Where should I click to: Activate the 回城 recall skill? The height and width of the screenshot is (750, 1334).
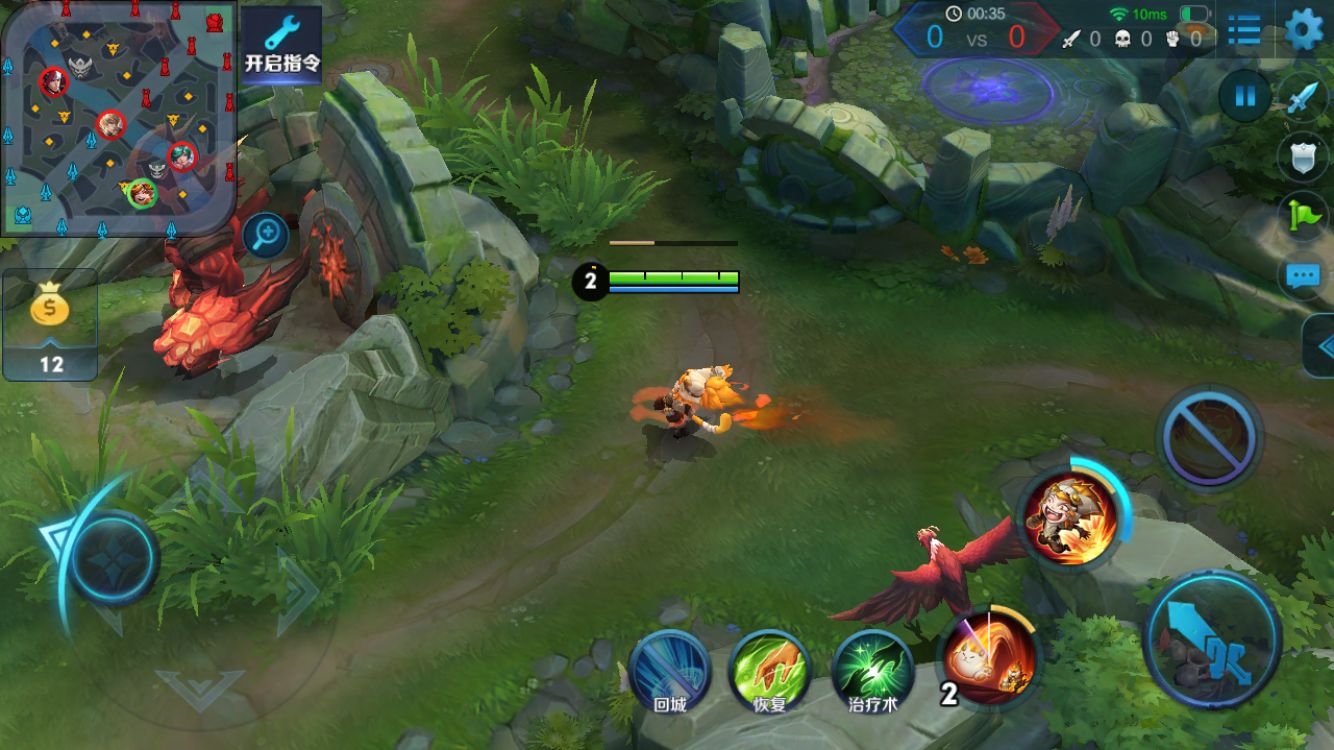point(669,670)
